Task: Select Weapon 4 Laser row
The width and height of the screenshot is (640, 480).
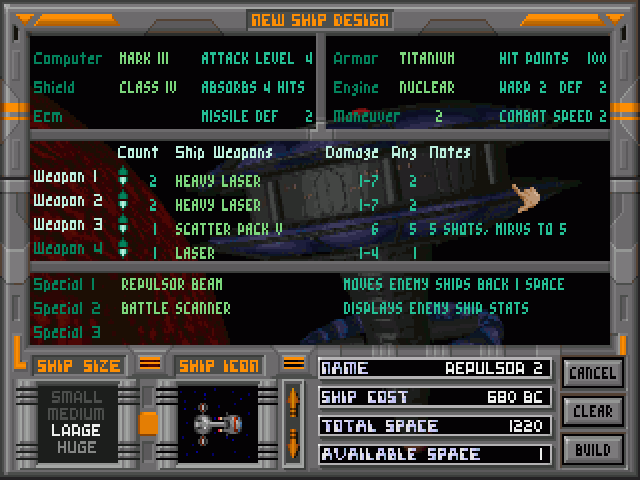Action: pos(196,253)
